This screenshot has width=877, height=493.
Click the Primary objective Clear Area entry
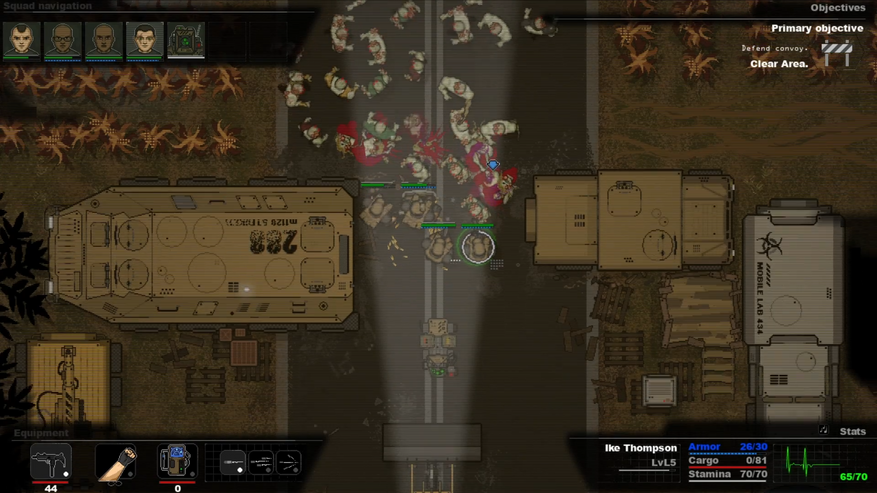pos(779,64)
